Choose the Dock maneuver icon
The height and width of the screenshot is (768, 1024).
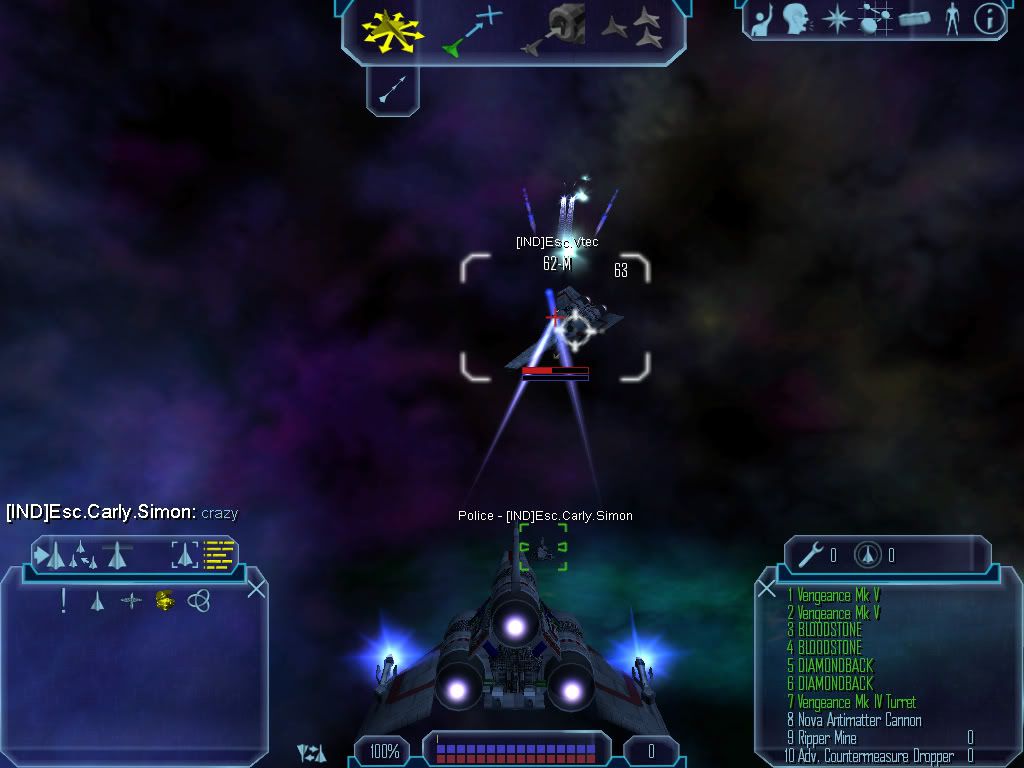coord(557,29)
